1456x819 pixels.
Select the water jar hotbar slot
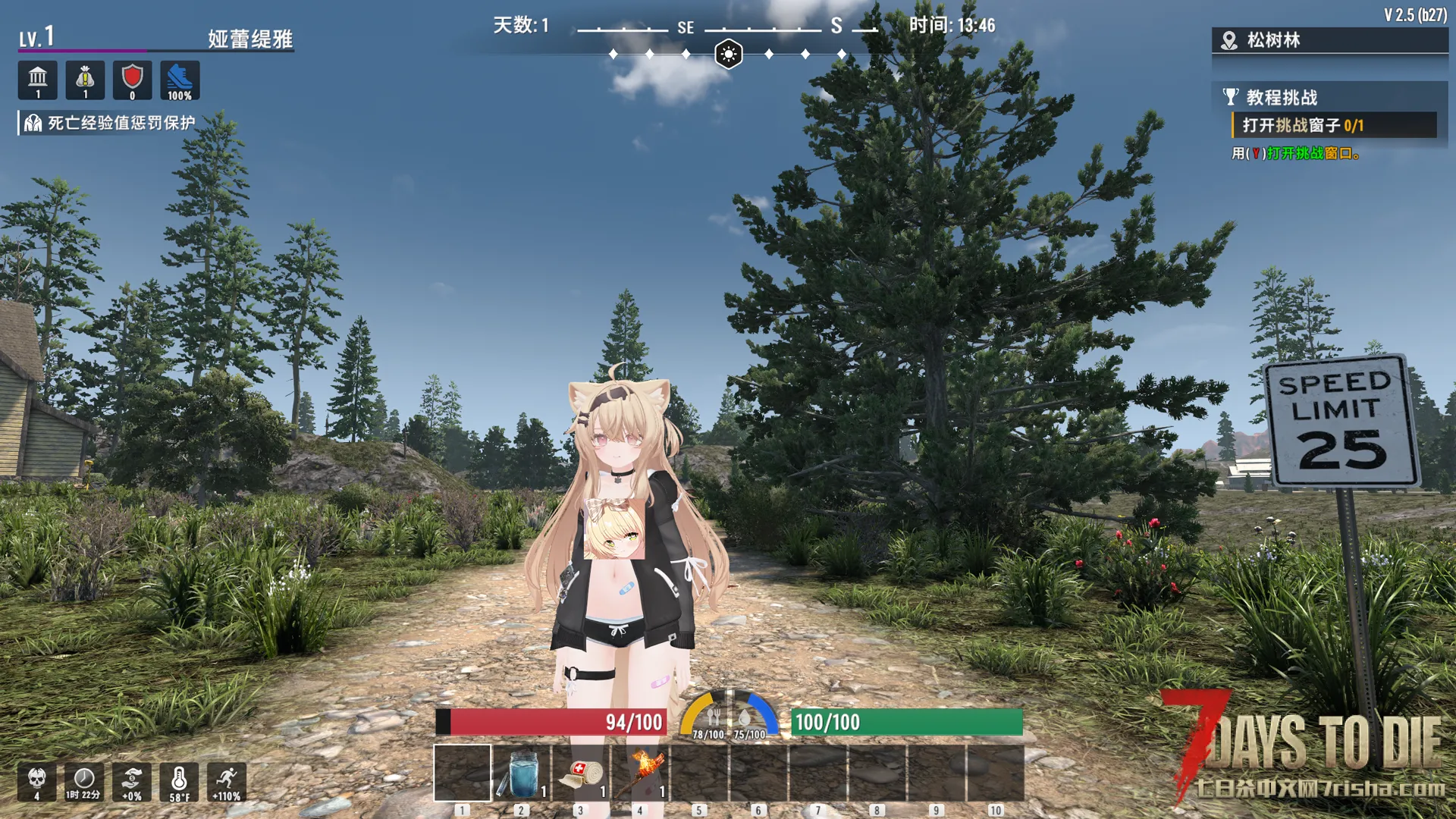(x=522, y=773)
